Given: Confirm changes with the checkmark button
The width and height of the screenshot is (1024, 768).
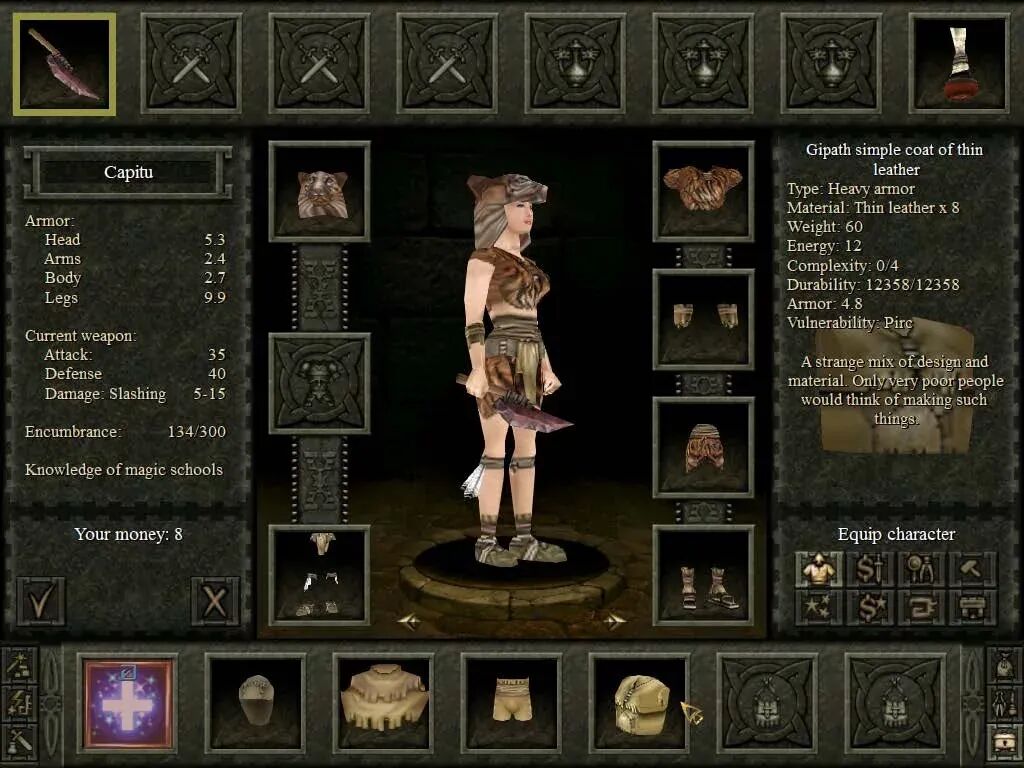Looking at the screenshot, I should click(x=40, y=600).
